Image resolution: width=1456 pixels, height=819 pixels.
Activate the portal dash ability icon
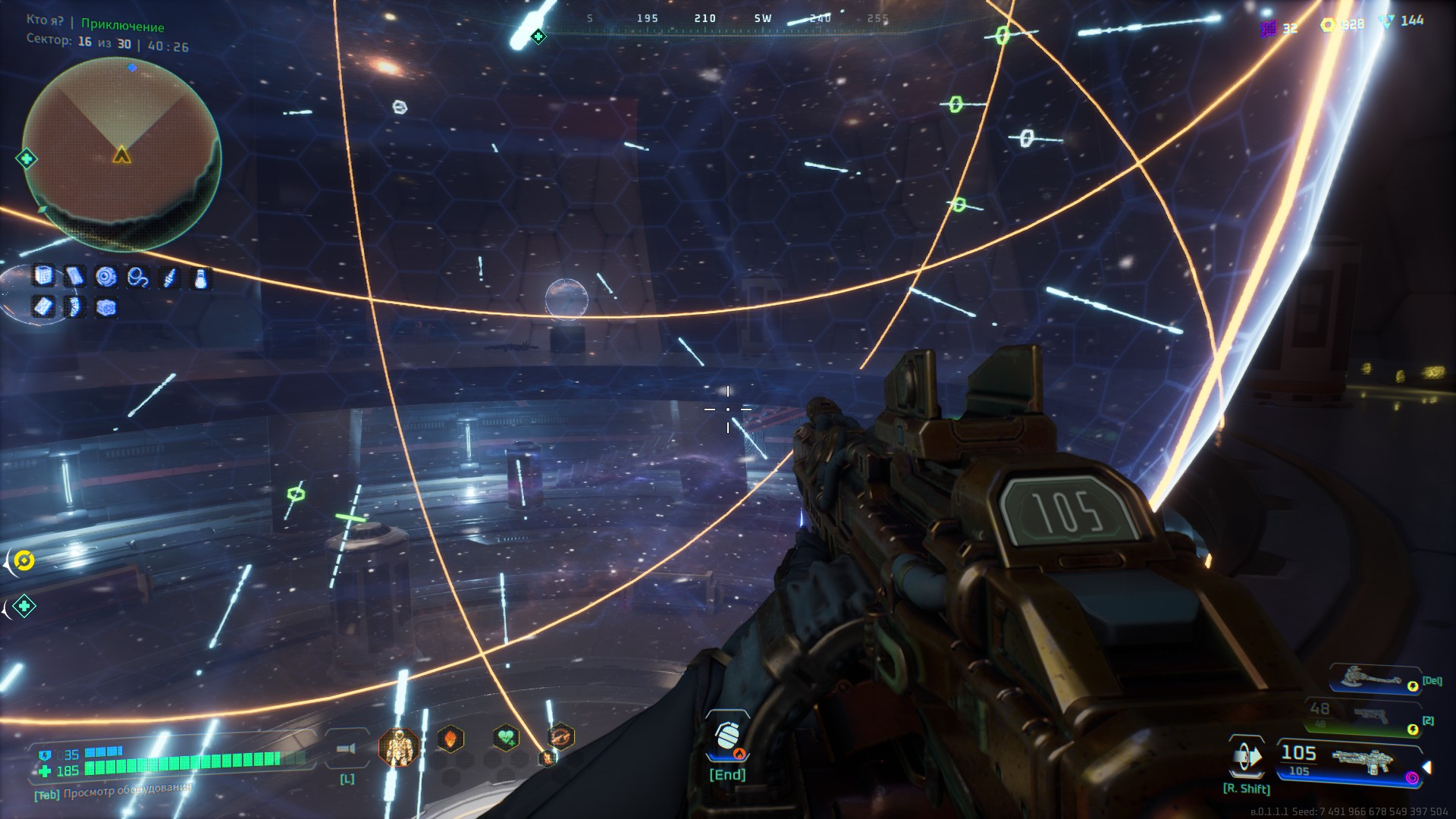1246,757
